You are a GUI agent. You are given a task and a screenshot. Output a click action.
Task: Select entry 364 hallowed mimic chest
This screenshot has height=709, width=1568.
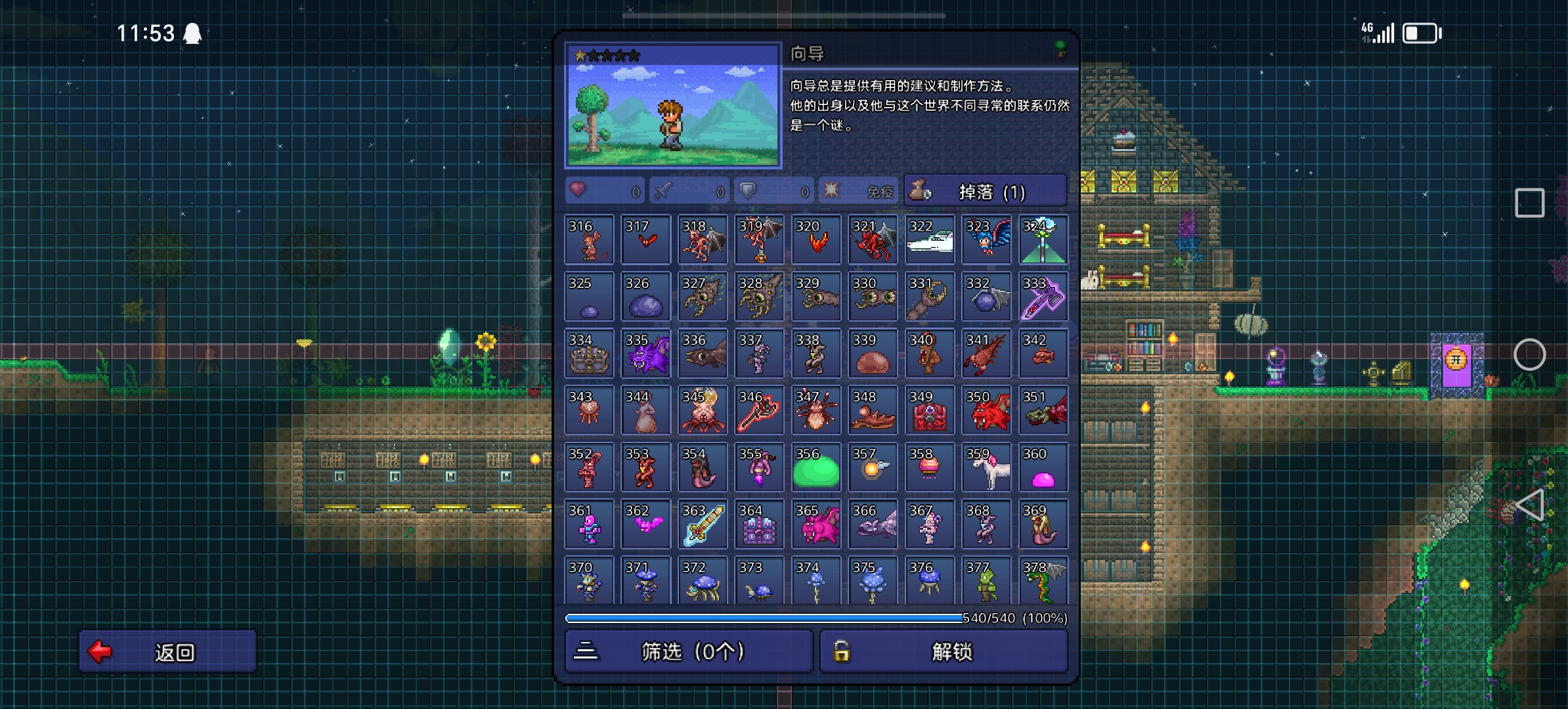[759, 525]
